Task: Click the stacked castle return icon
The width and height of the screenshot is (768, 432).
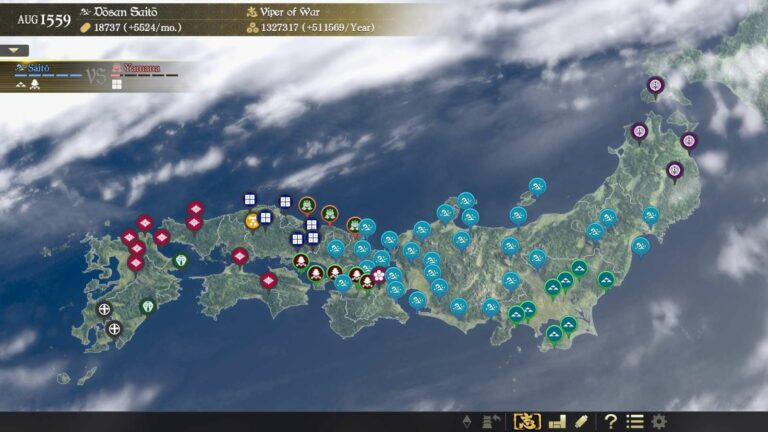Action: point(491,421)
